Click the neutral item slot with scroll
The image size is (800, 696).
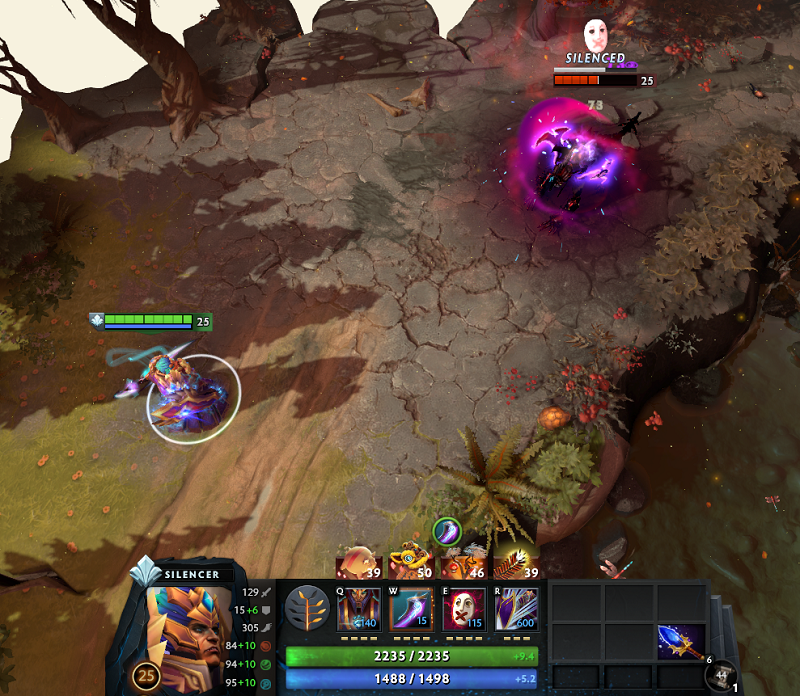point(720,676)
